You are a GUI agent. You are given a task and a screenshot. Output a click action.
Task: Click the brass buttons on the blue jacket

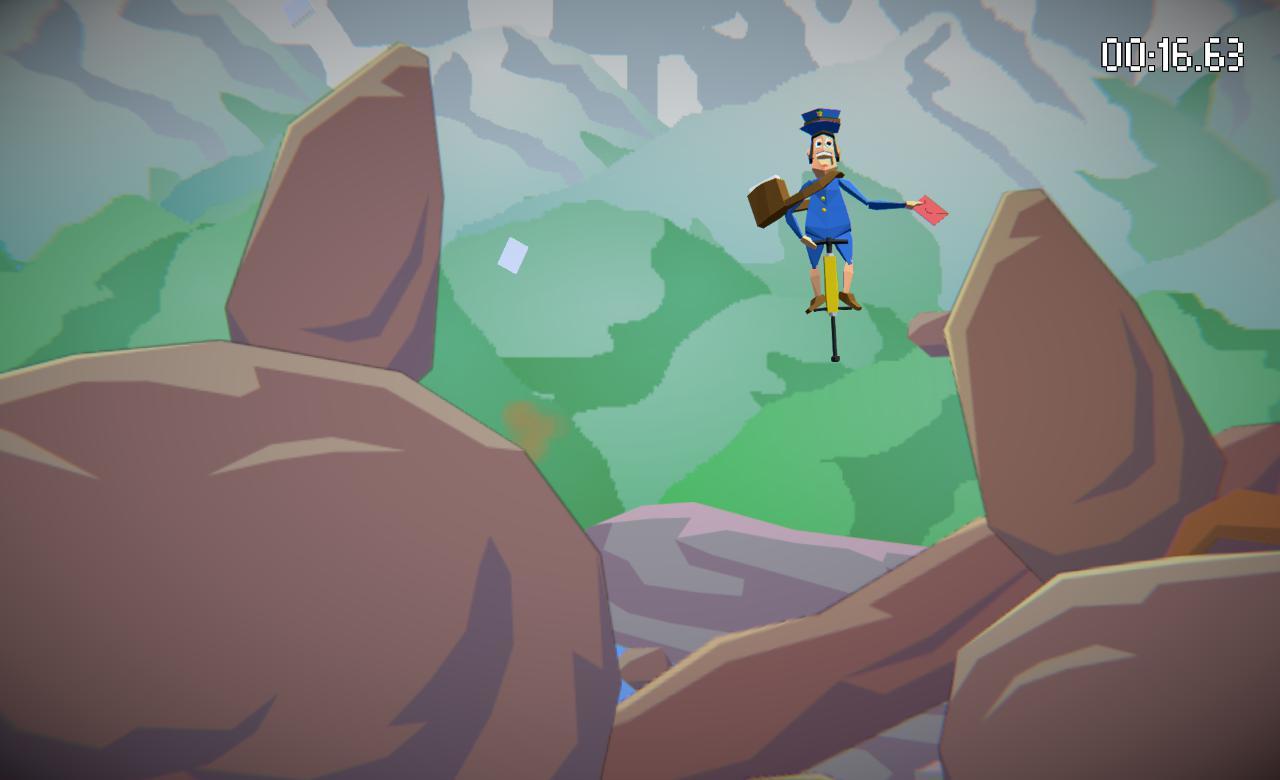[823, 205]
